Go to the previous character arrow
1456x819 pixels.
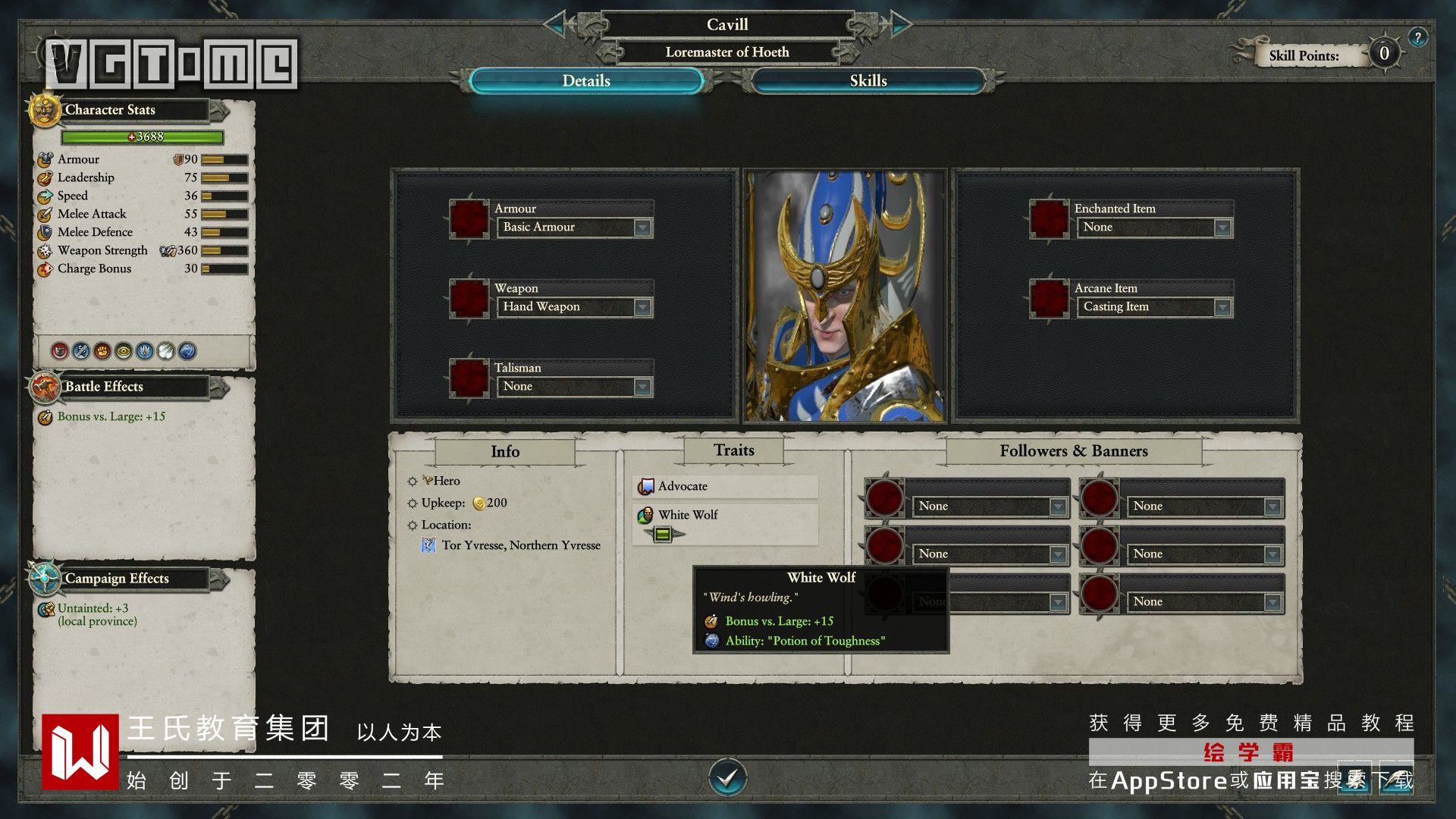(558, 24)
